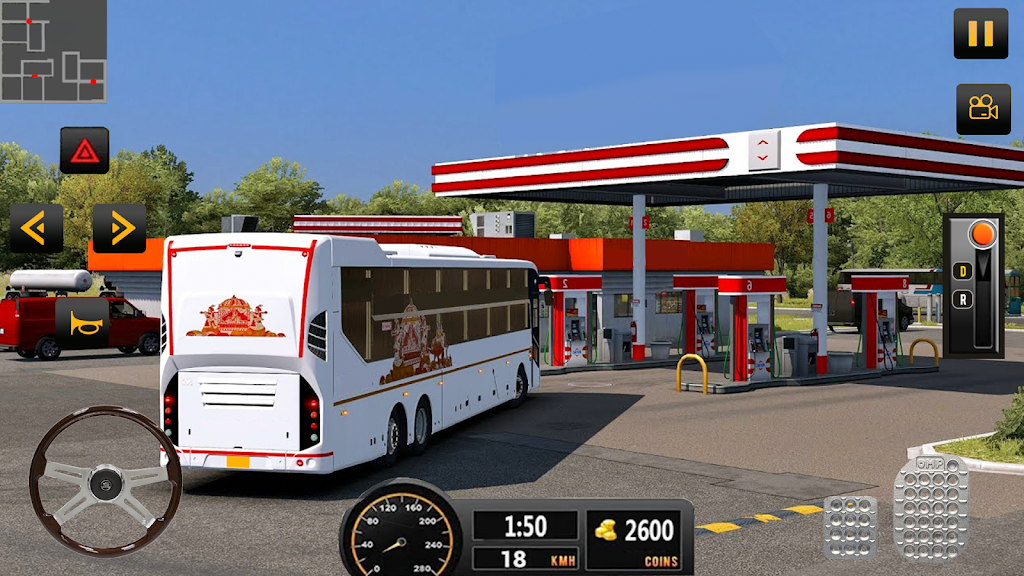
Task: Activate the right turn indicator arrow
Action: click(120, 229)
